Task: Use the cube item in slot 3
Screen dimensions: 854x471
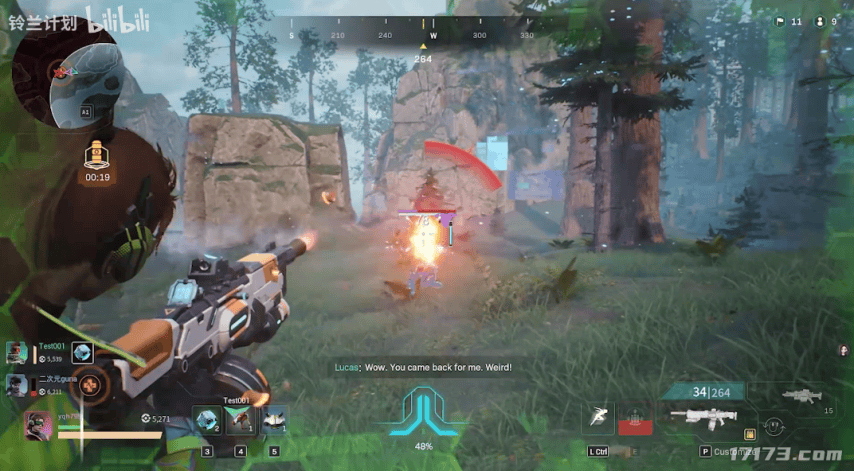Action: (207, 421)
